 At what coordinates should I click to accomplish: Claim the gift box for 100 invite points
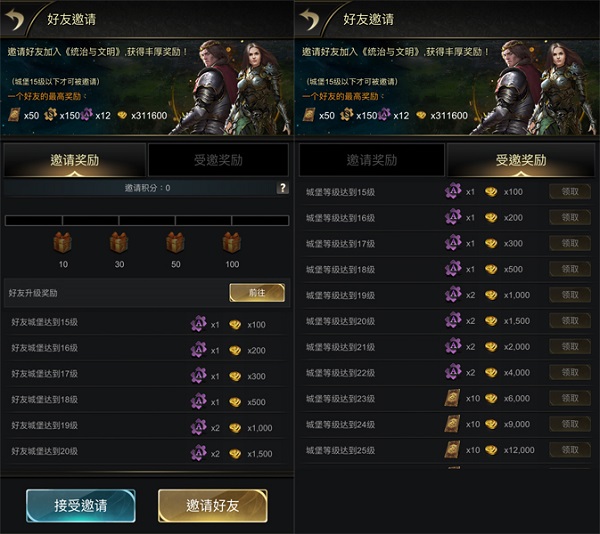pos(232,242)
